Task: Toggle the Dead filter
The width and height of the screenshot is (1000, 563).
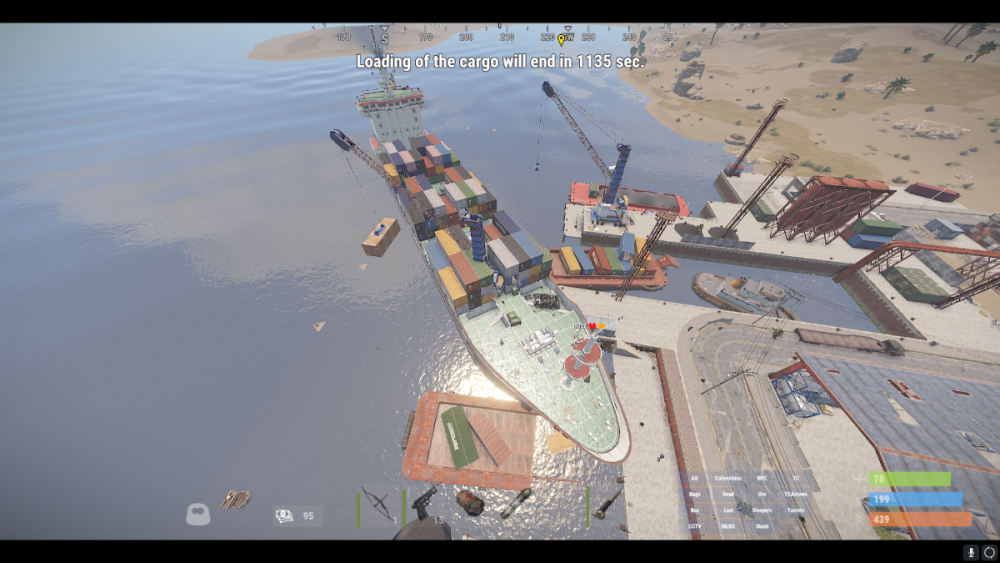Action: click(x=728, y=494)
